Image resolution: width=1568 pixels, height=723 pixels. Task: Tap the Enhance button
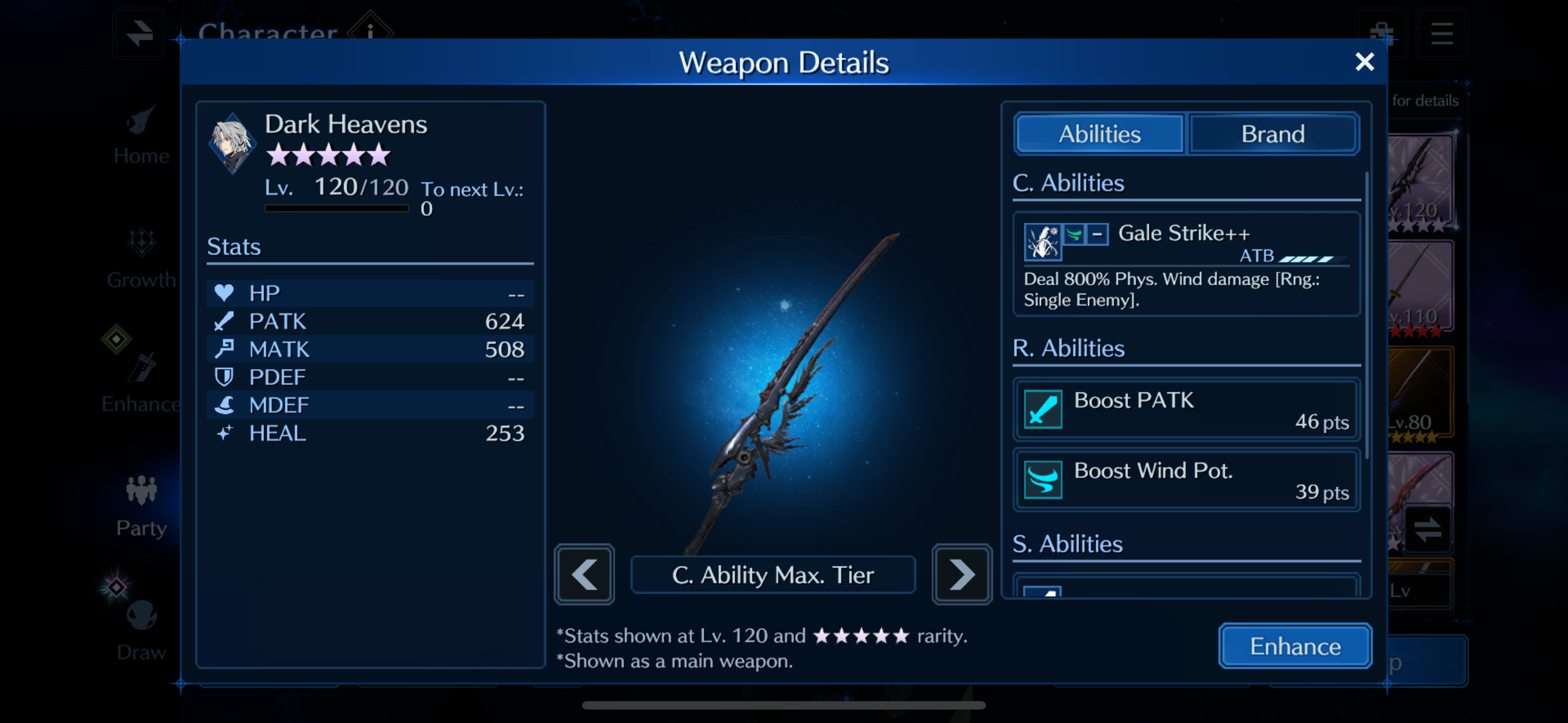[1295, 646]
